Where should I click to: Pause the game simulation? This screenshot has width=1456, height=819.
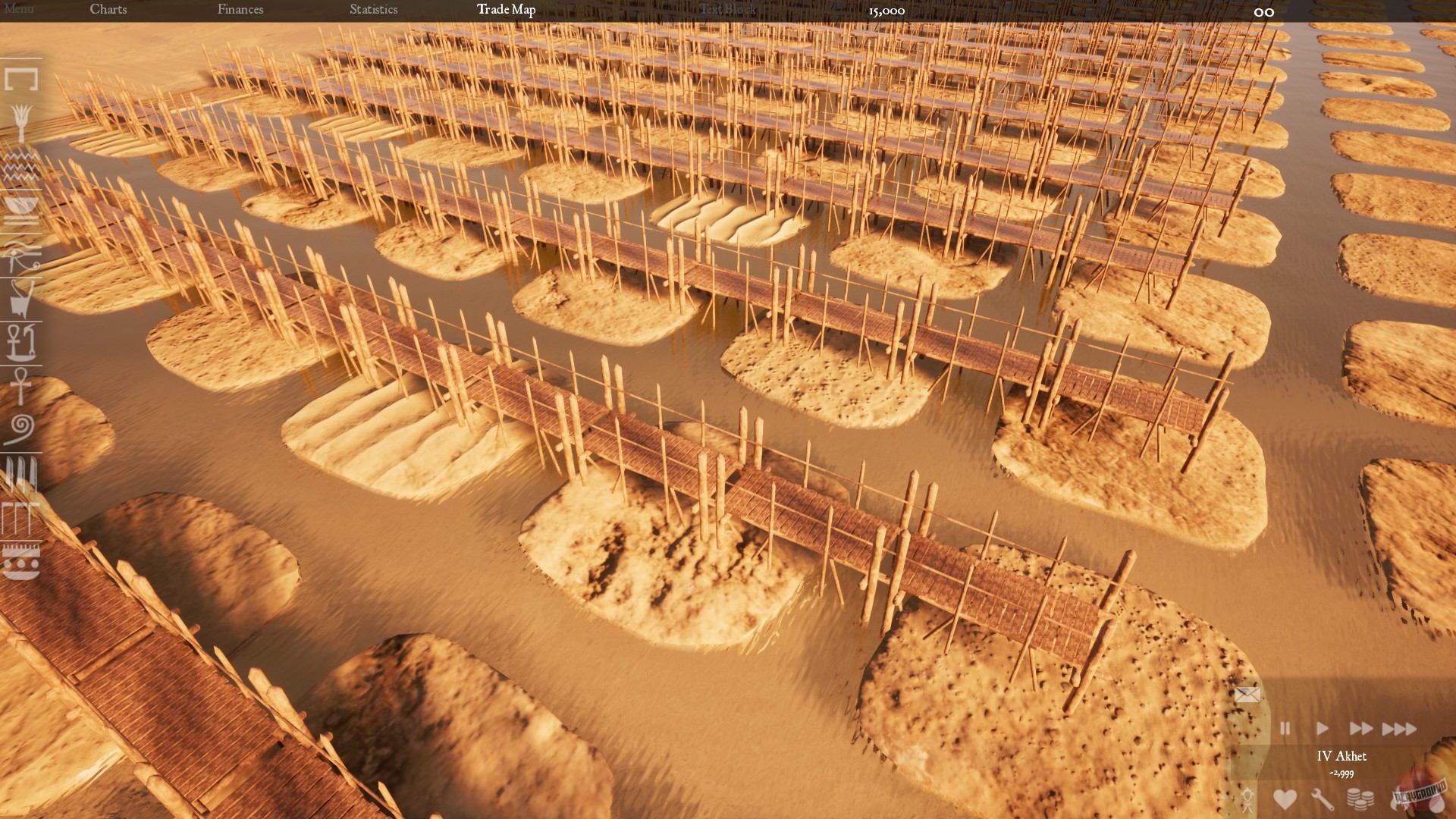coord(1286,728)
